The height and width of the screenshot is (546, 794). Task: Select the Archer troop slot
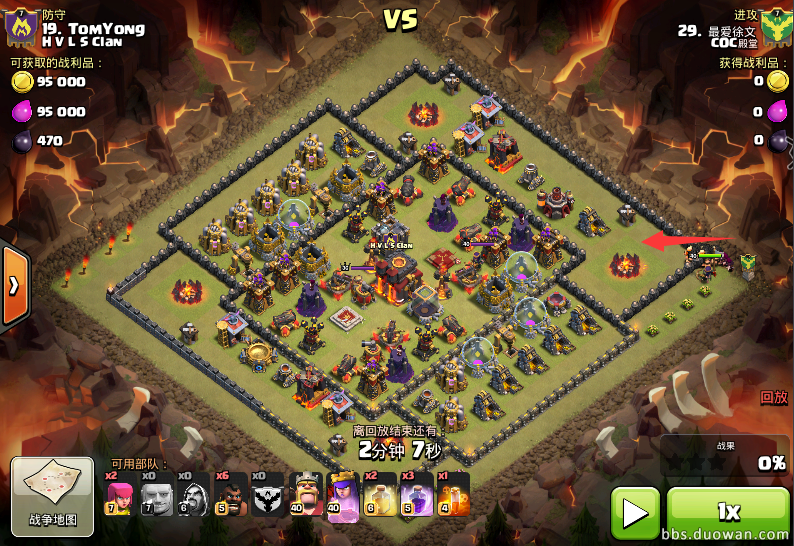pos(119,494)
